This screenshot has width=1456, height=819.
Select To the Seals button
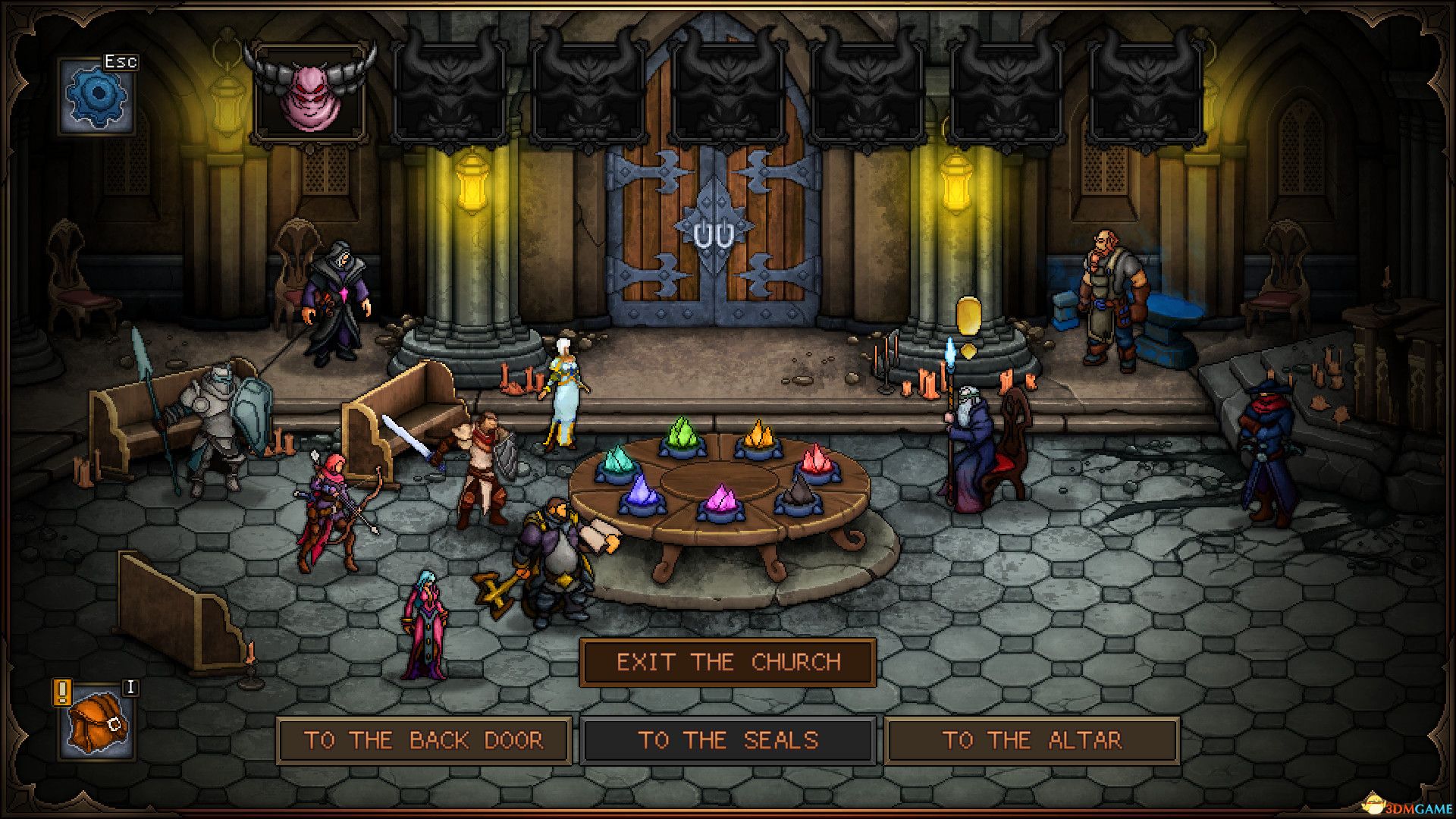(728, 740)
